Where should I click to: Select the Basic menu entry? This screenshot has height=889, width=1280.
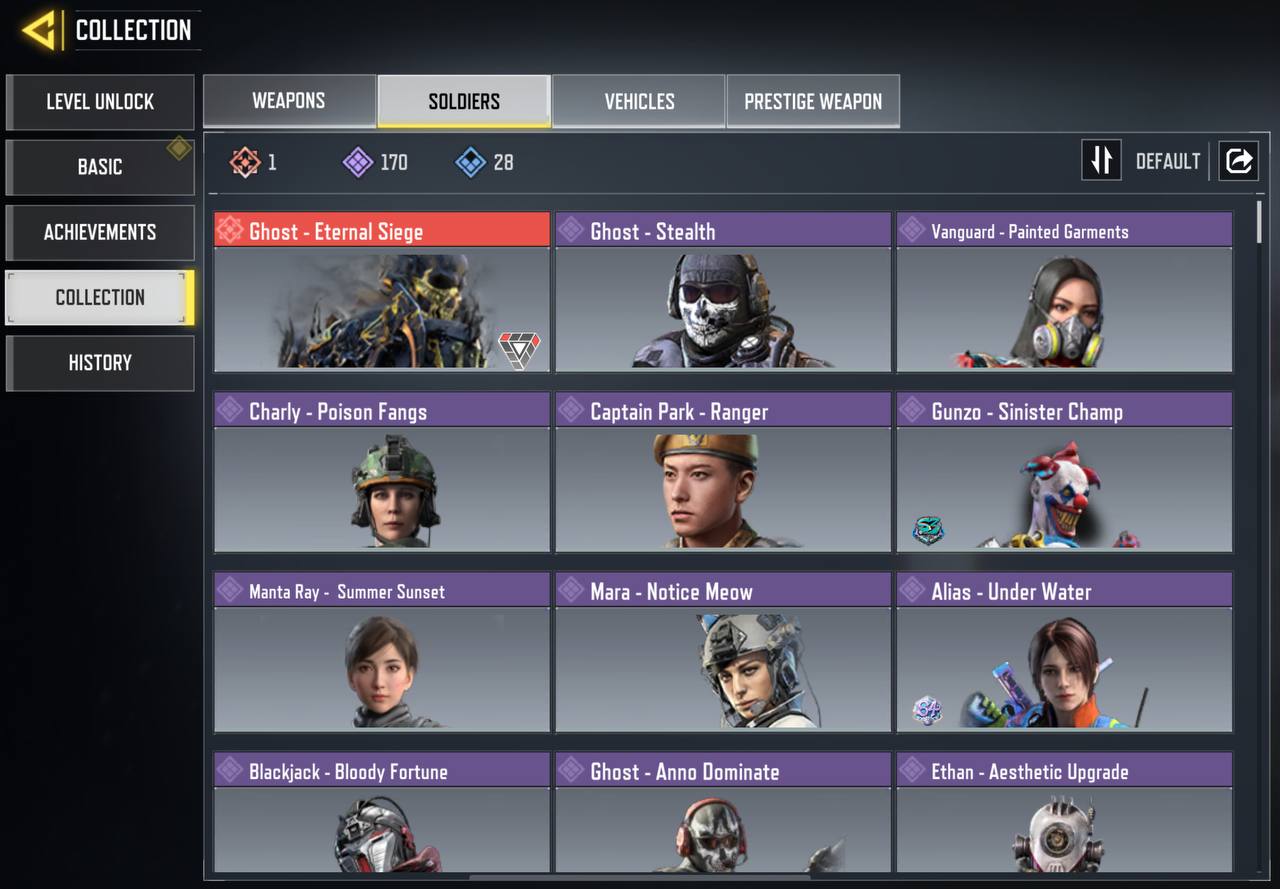point(100,167)
